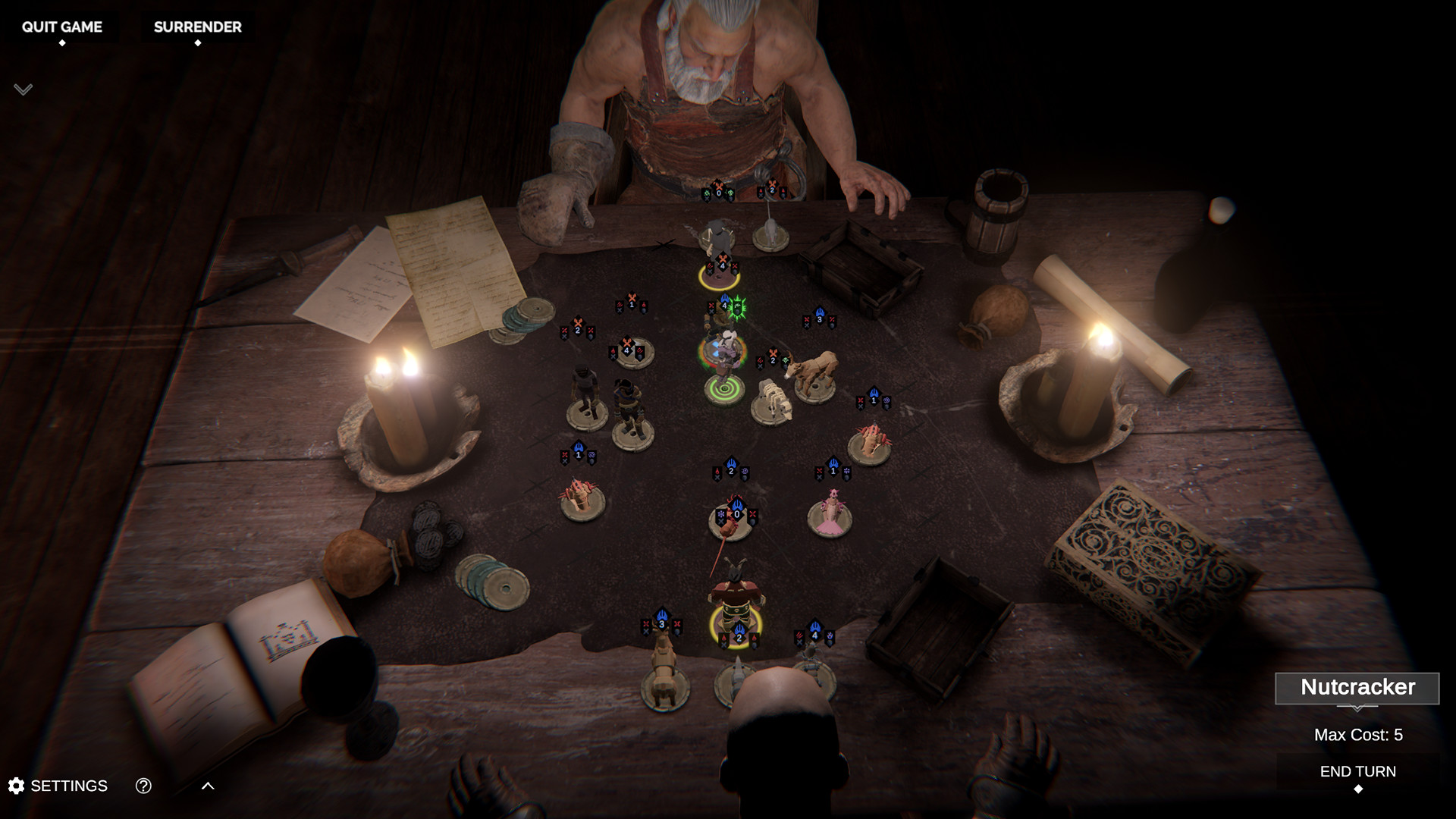Open the question mark help icon
Viewport: 1456px width, 819px height.
click(143, 786)
